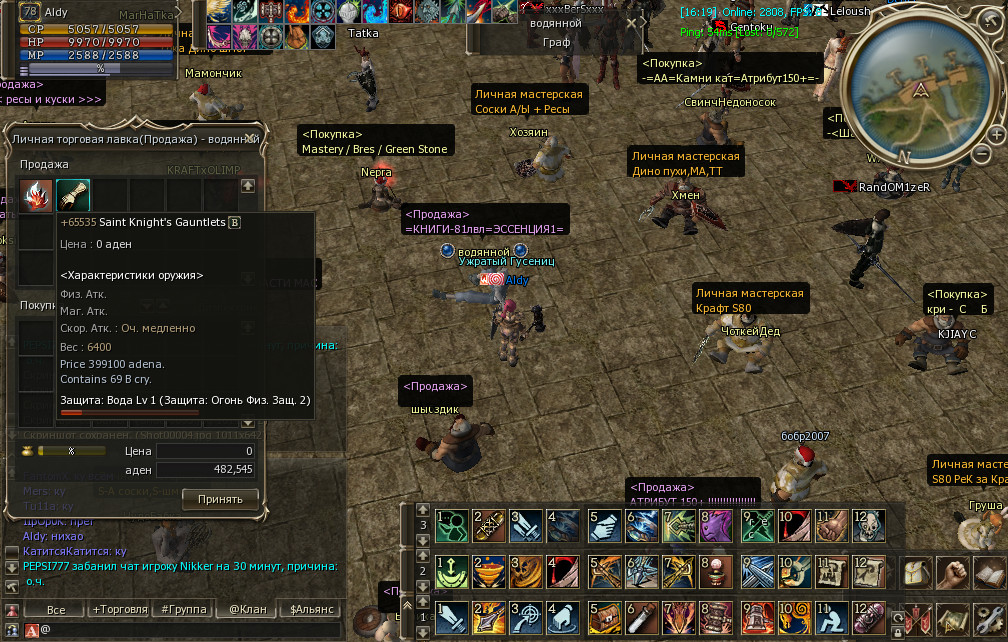Viewport: 1008px width, 642px height.
Task: Open the $Альянс chat tab
Action: pos(309,609)
